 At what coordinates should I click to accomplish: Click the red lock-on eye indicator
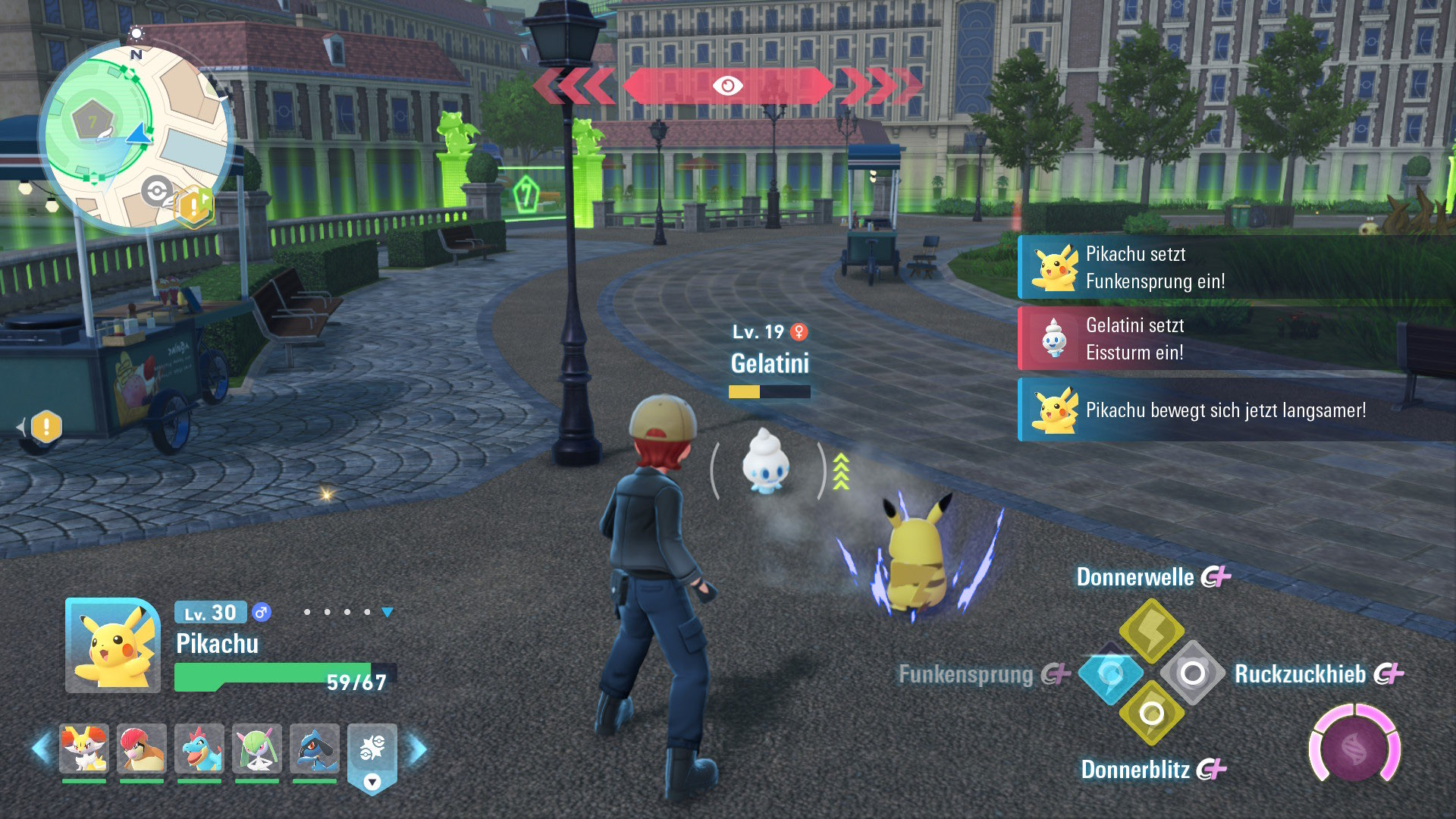click(727, 86)
